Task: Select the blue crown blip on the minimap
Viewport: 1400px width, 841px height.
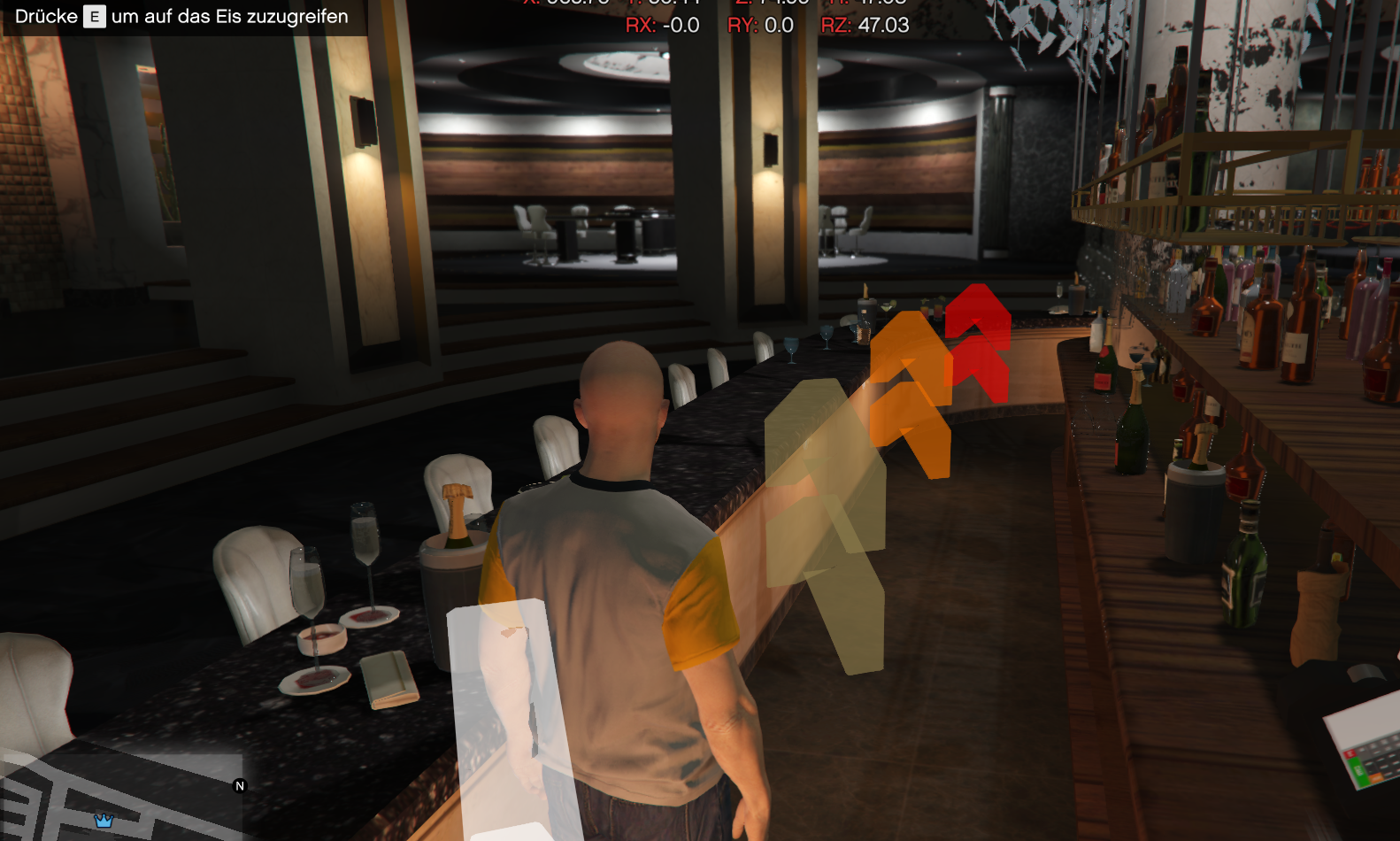Action: click(104, 821)
